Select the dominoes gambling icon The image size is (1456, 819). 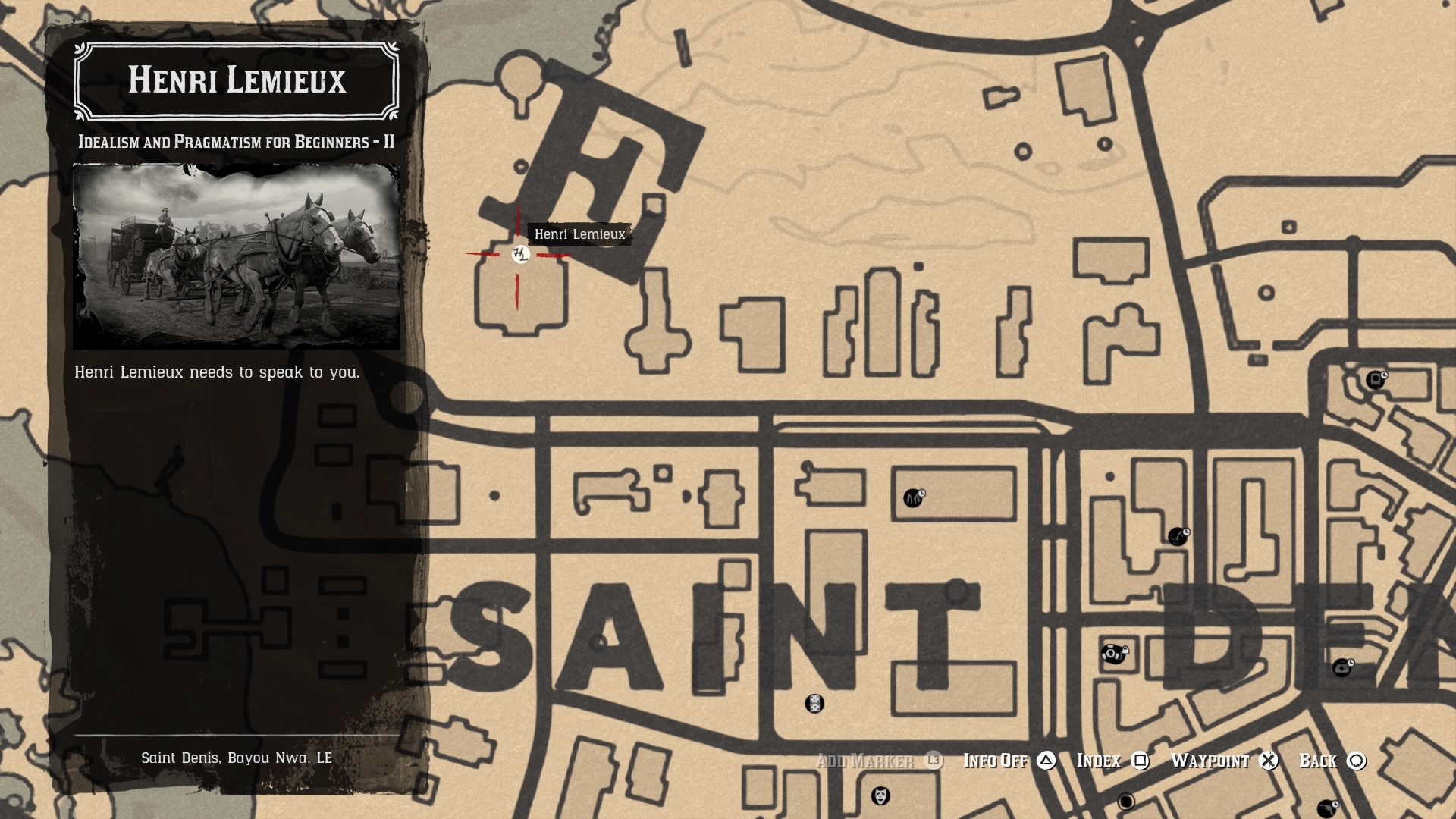pos(814,704)
